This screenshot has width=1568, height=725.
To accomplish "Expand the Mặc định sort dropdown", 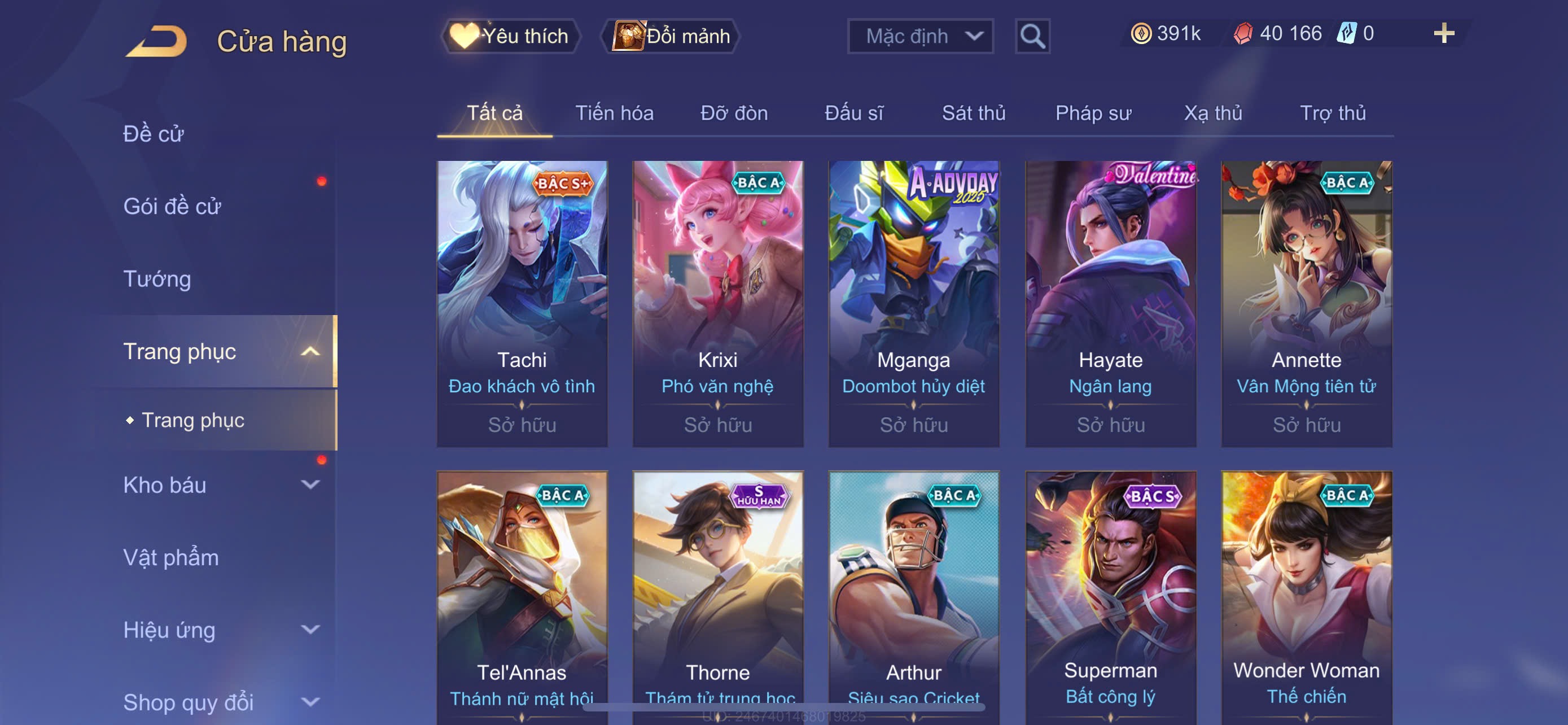I will click(919, 37).
